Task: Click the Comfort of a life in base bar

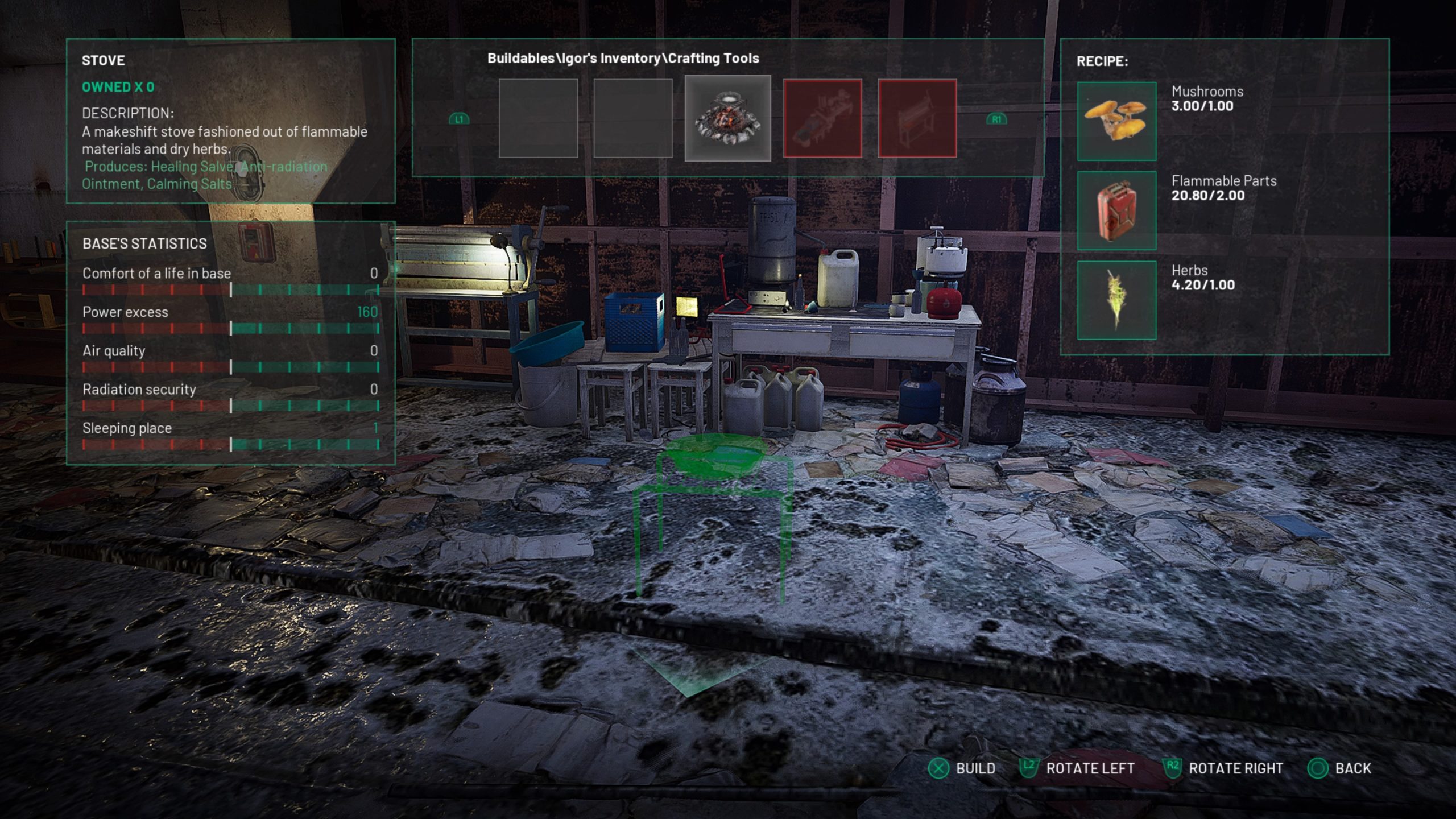Action: pos(230,290)
